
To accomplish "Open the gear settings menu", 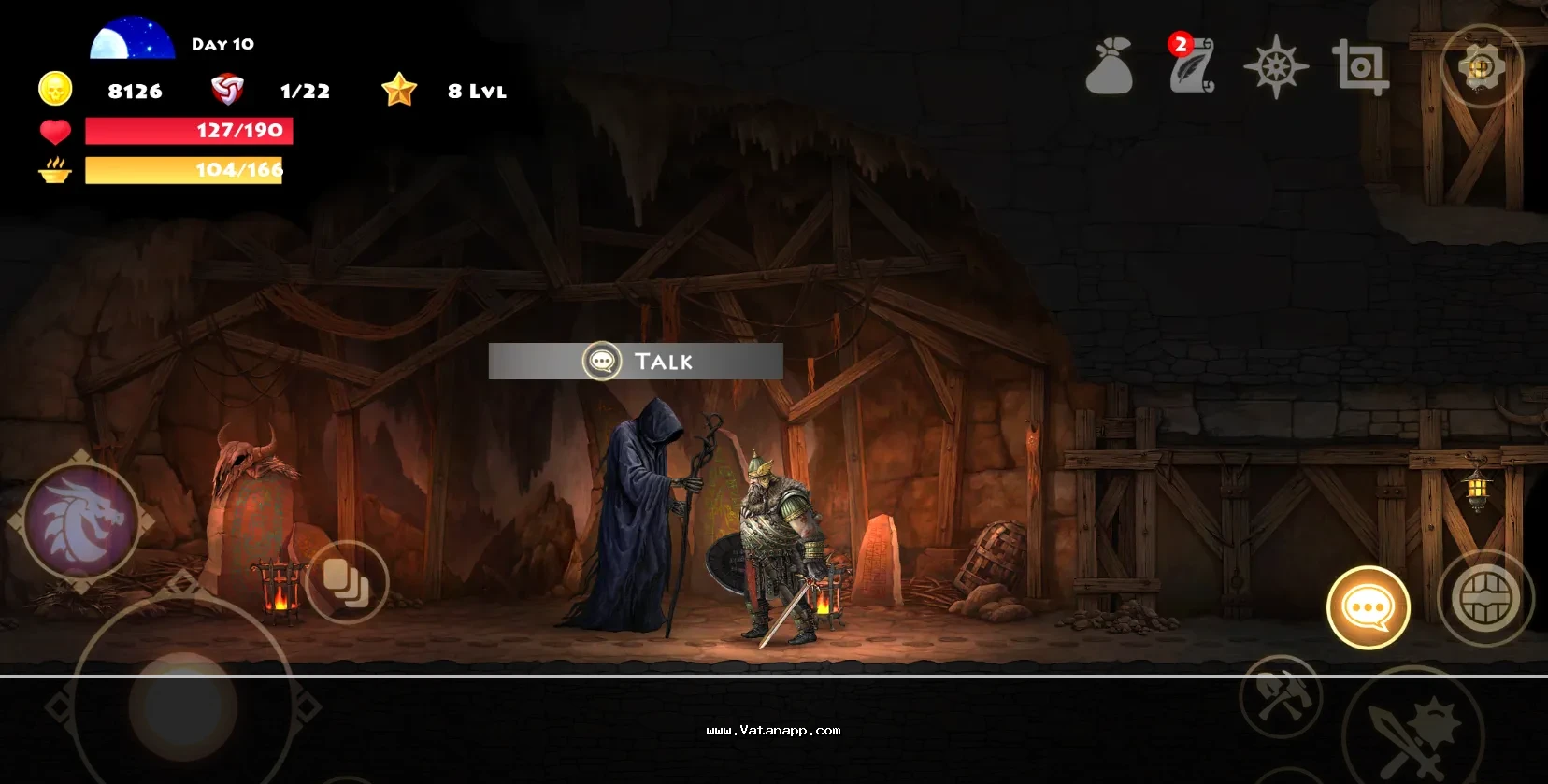I will tap(1481, 67).
